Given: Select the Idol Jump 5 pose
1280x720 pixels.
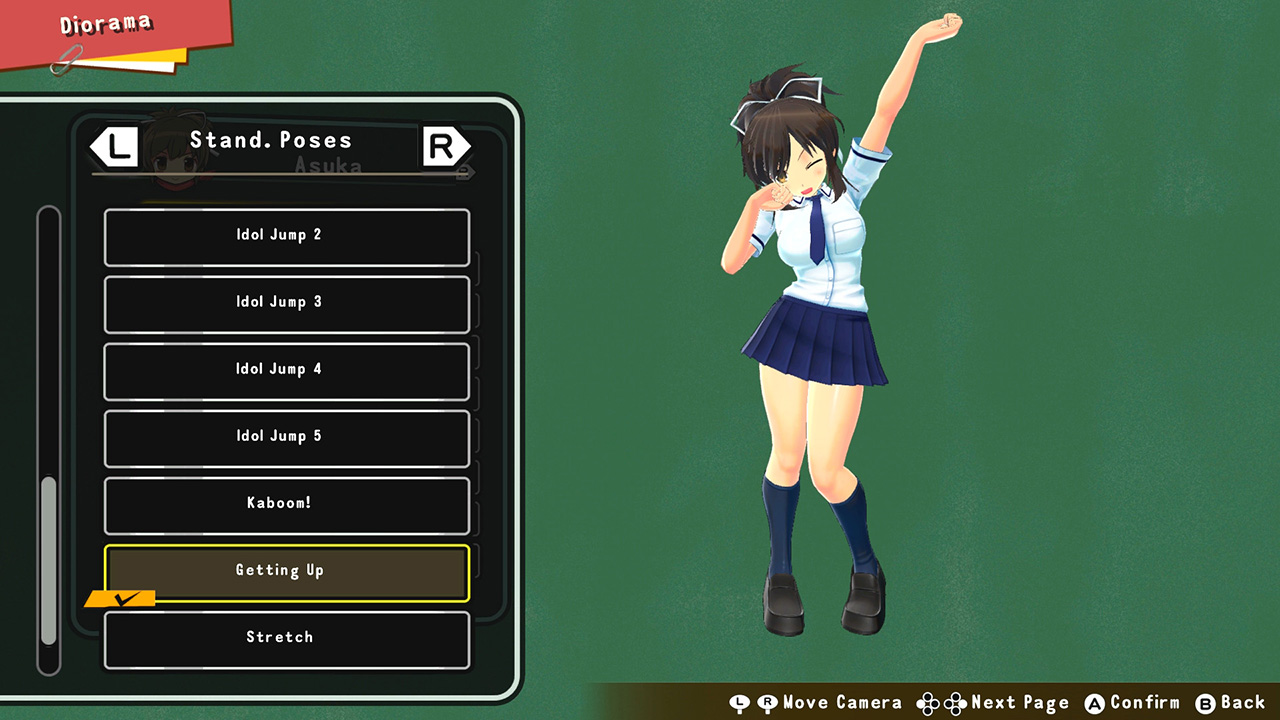Looking at the screenshot, I should (286, 436).
